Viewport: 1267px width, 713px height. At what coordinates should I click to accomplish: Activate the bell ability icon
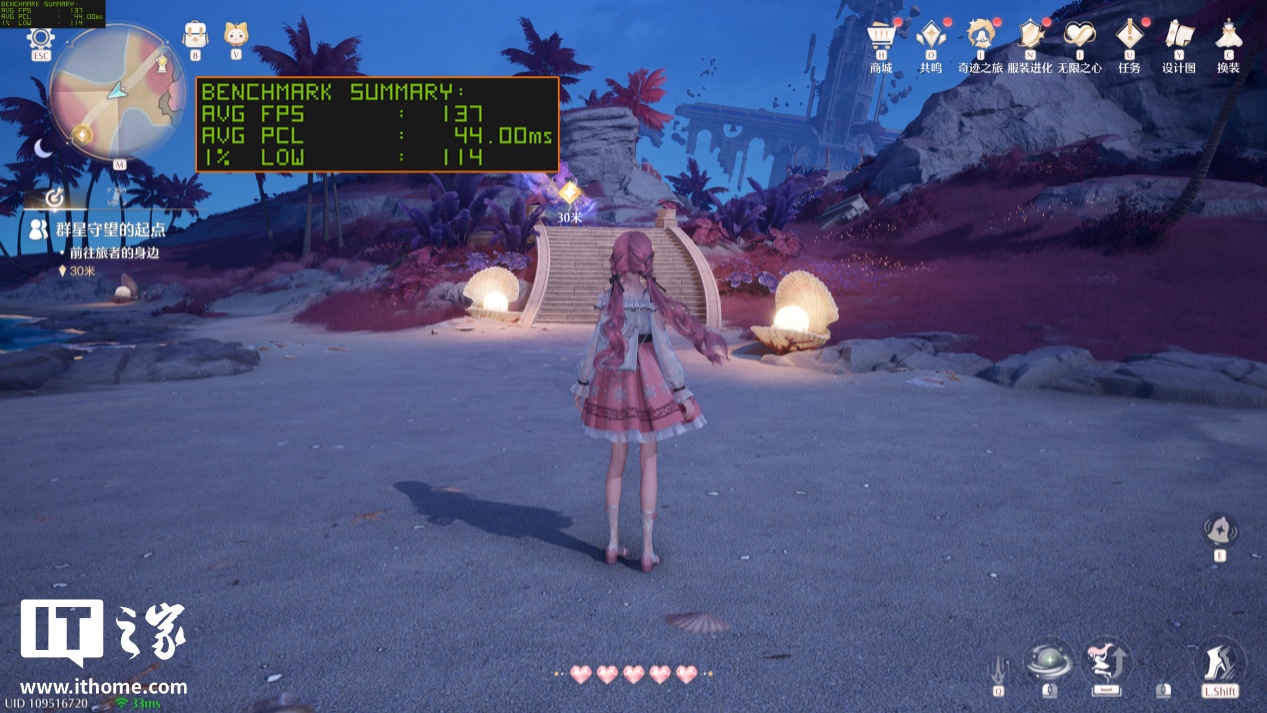click(x=1220, y=530)
